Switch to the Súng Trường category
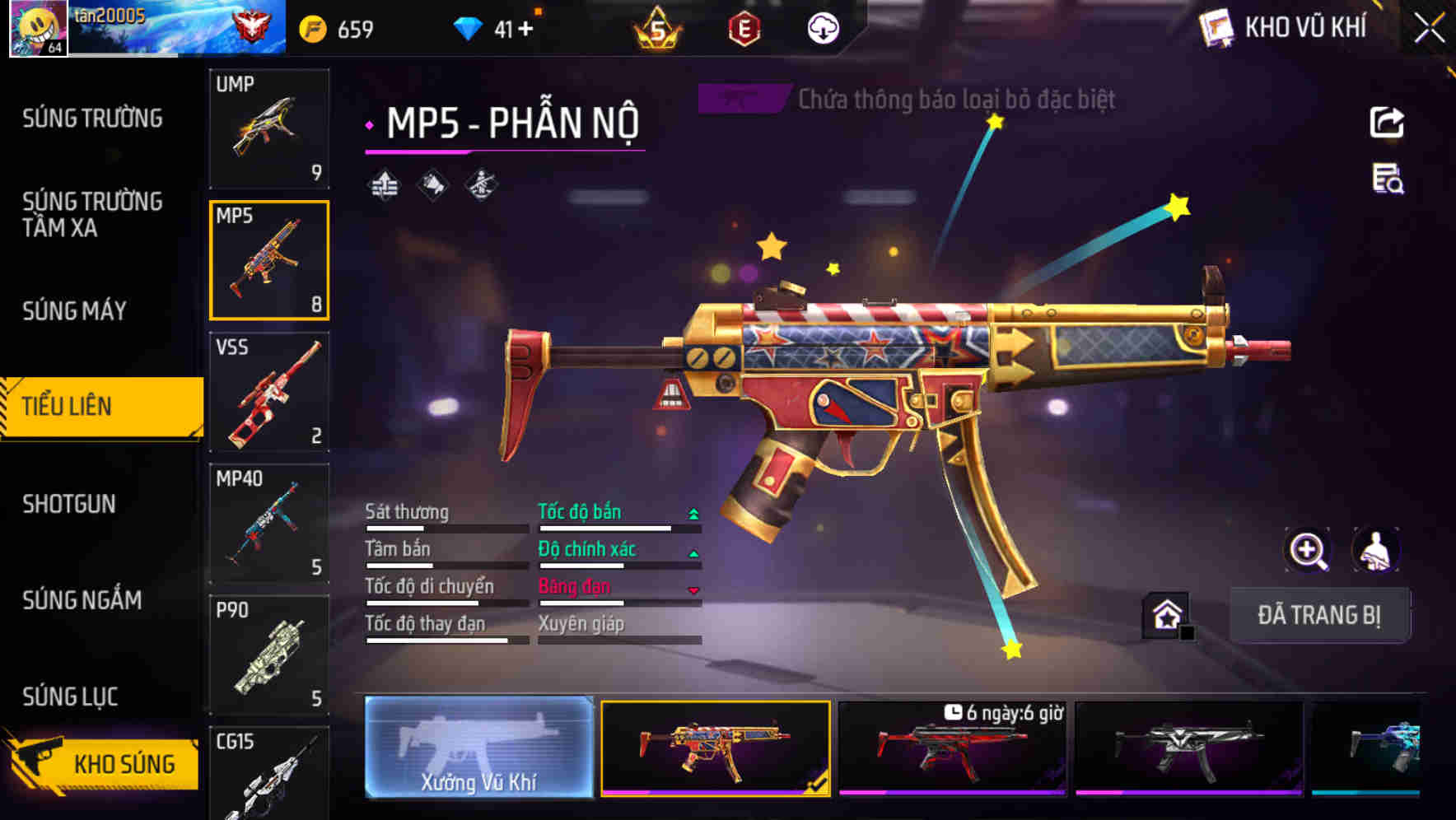Screen dimensions: 1456x820 [92, 119]
